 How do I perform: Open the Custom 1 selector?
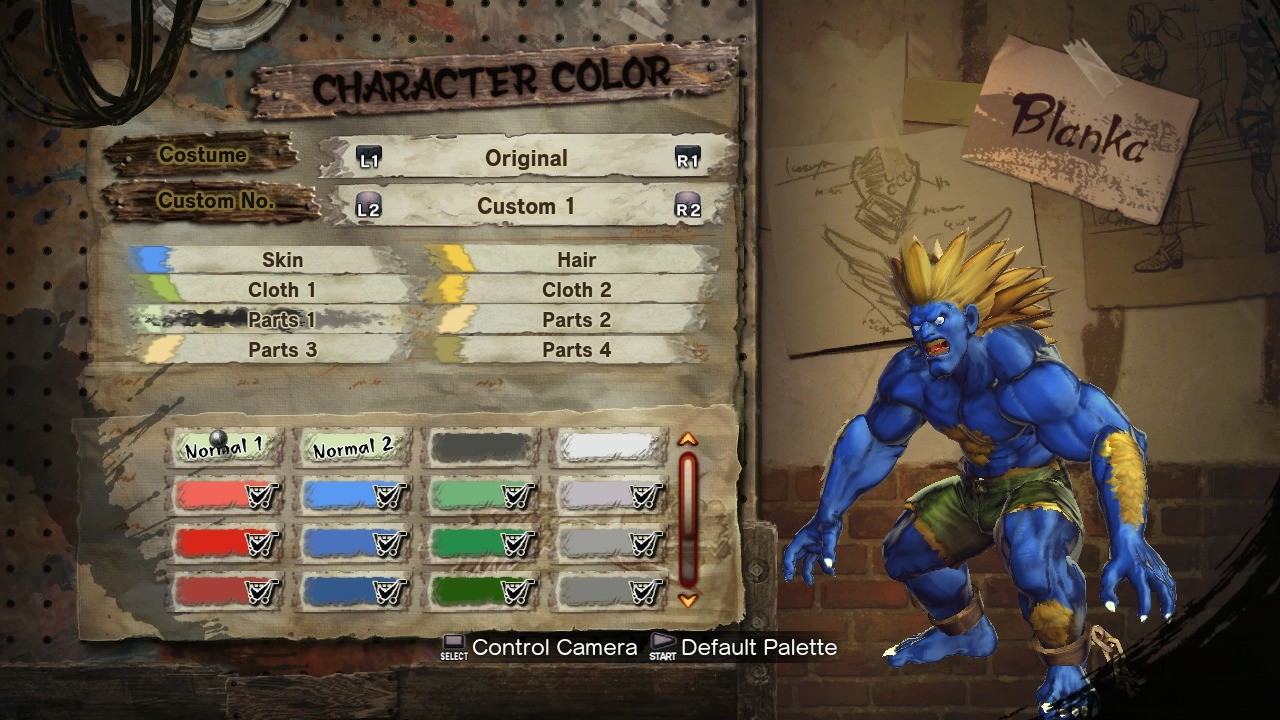pos(527,206)
